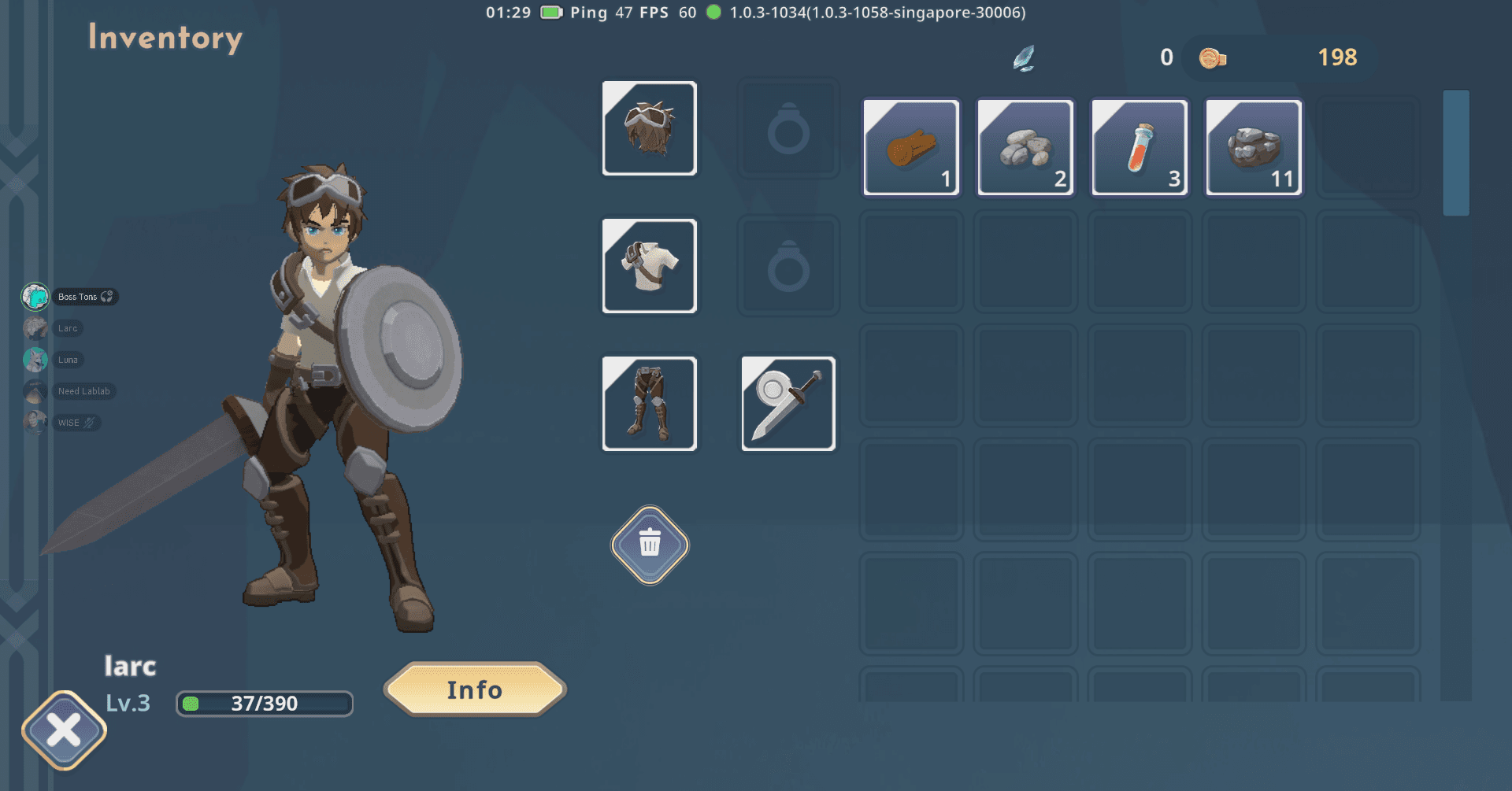Select Need Lablab in the player list

coord(83,391)
